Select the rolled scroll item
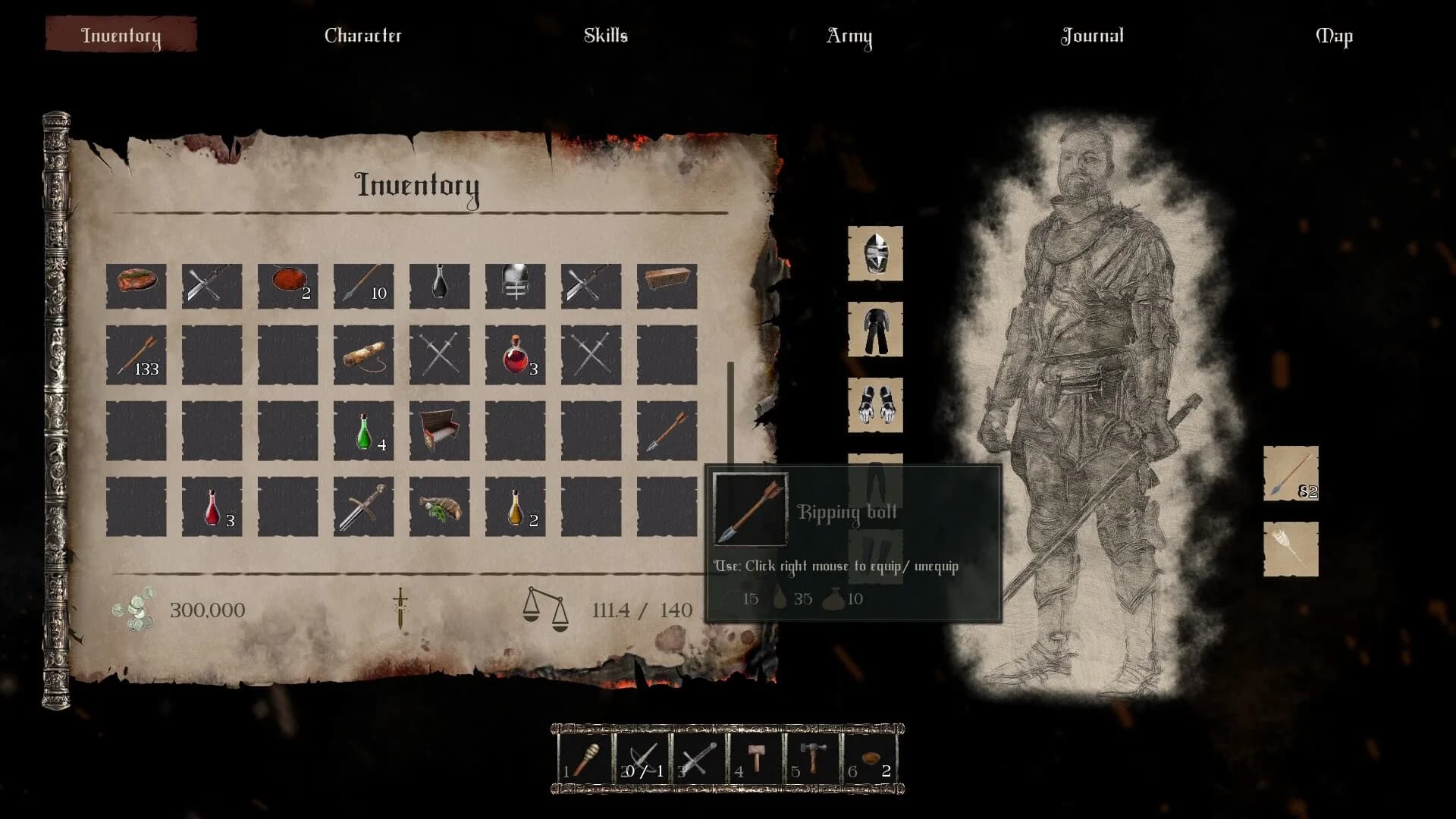Screen dimensions: 1456x819 pos(363,355)
